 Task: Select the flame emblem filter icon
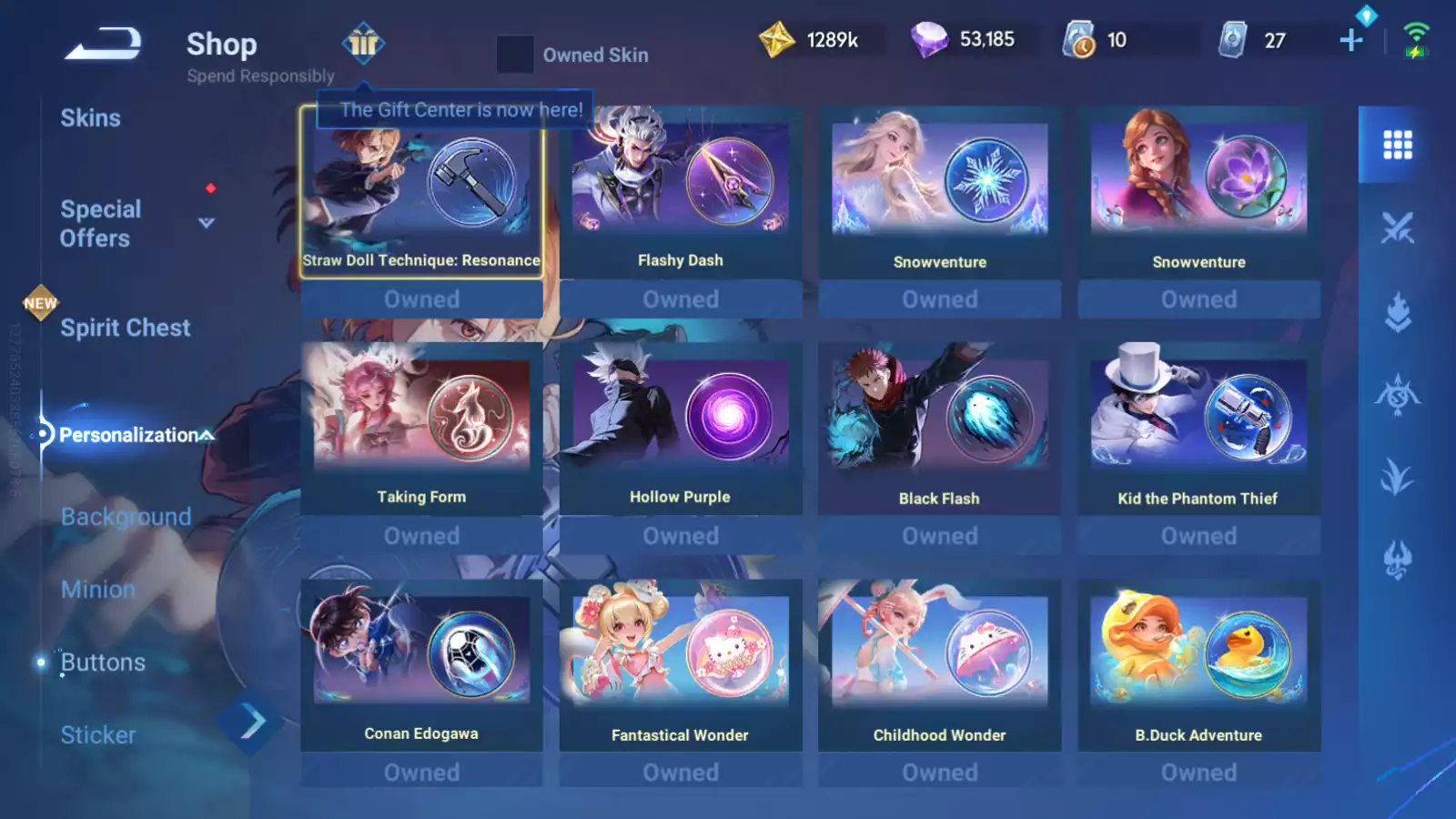click(x=1398, y=309)
